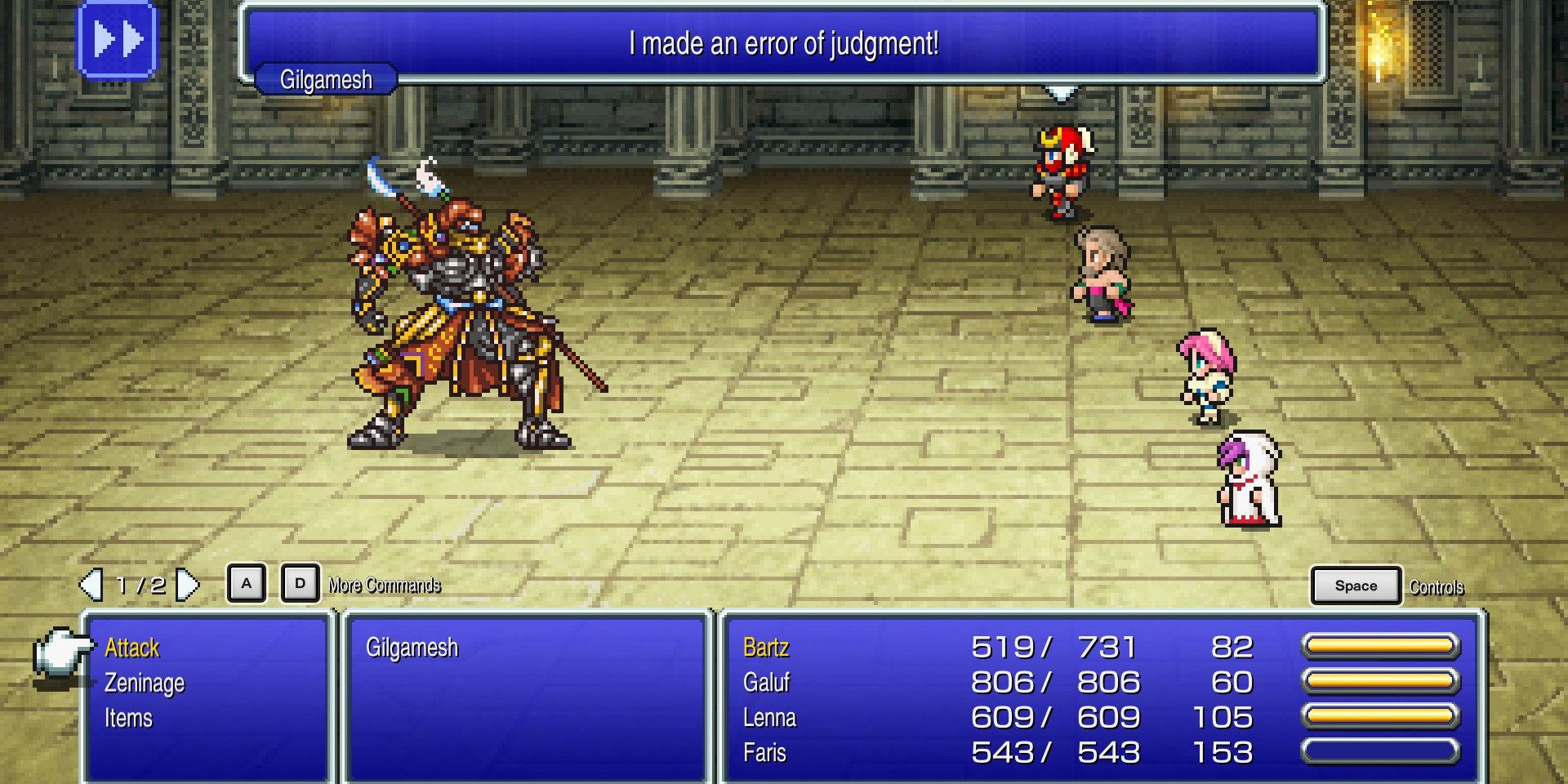Image resolution: width=1568 pixels, height=784 pixels.
Task: Click the fast-forward battle speed icon
Action: click(118, 40)
